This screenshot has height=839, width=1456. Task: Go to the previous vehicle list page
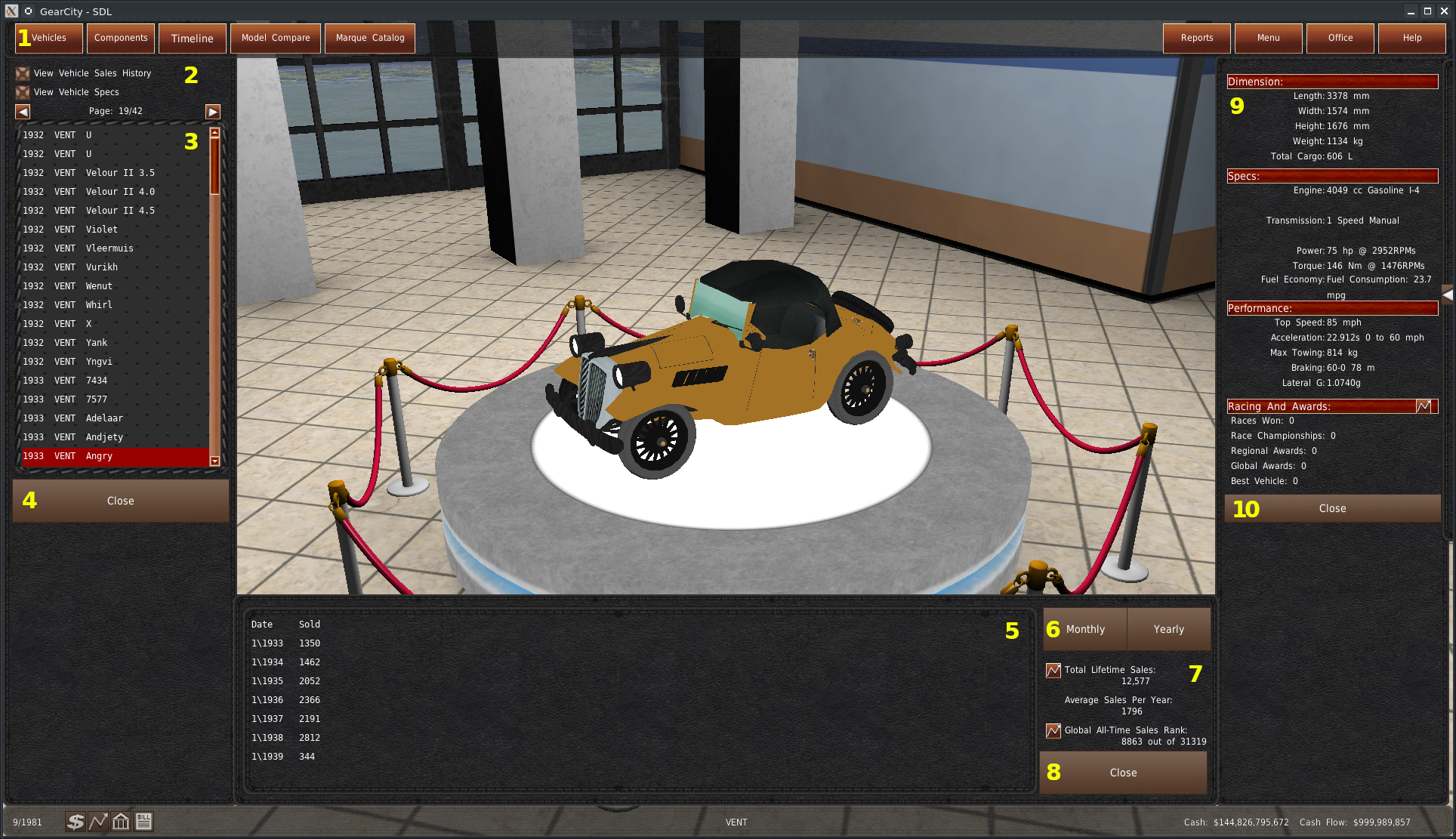(x=23, y=112)
